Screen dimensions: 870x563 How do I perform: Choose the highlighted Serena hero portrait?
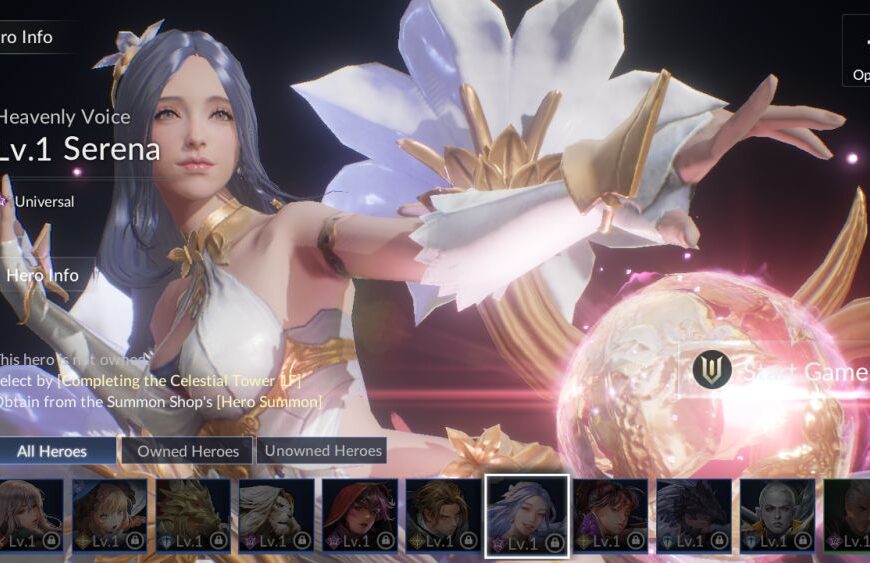click(527, 515)
